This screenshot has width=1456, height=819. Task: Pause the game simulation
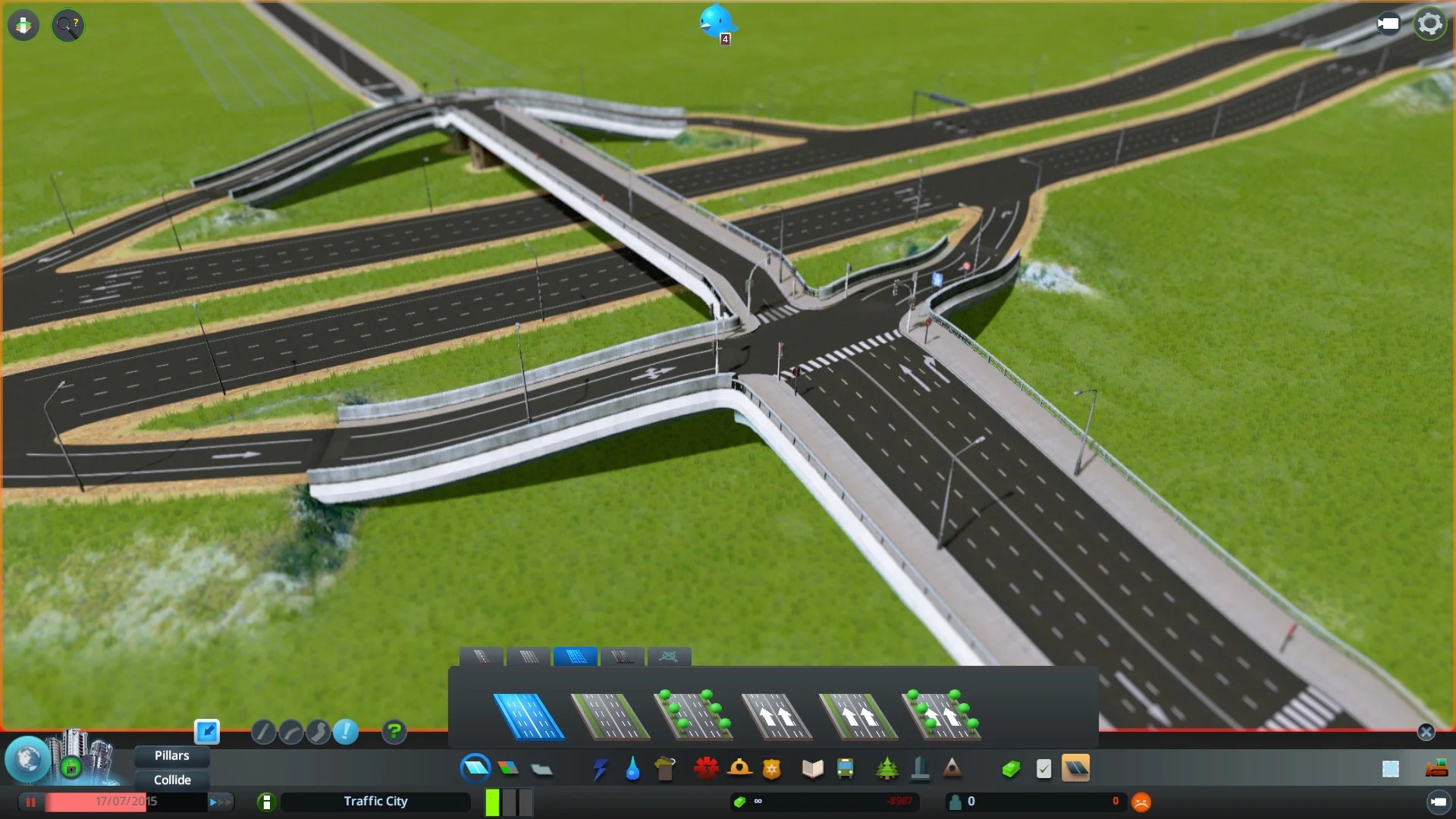pyautogui.click(x=30, y=802)
